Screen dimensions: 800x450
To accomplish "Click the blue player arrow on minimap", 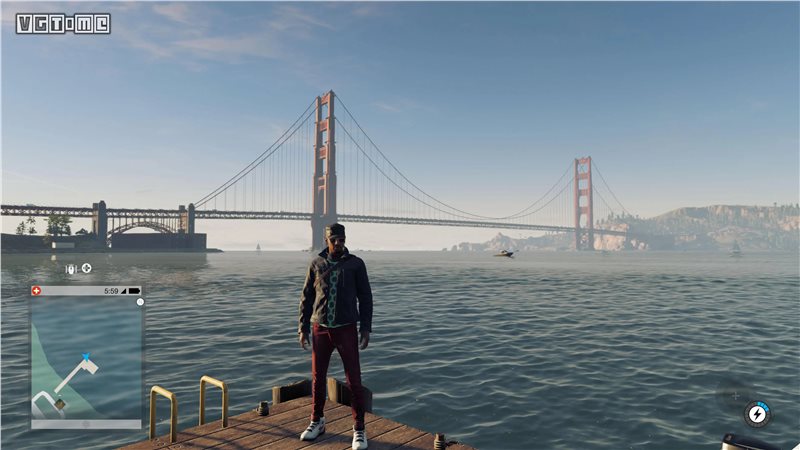I will pyautogui.click(x=86, y=357).
